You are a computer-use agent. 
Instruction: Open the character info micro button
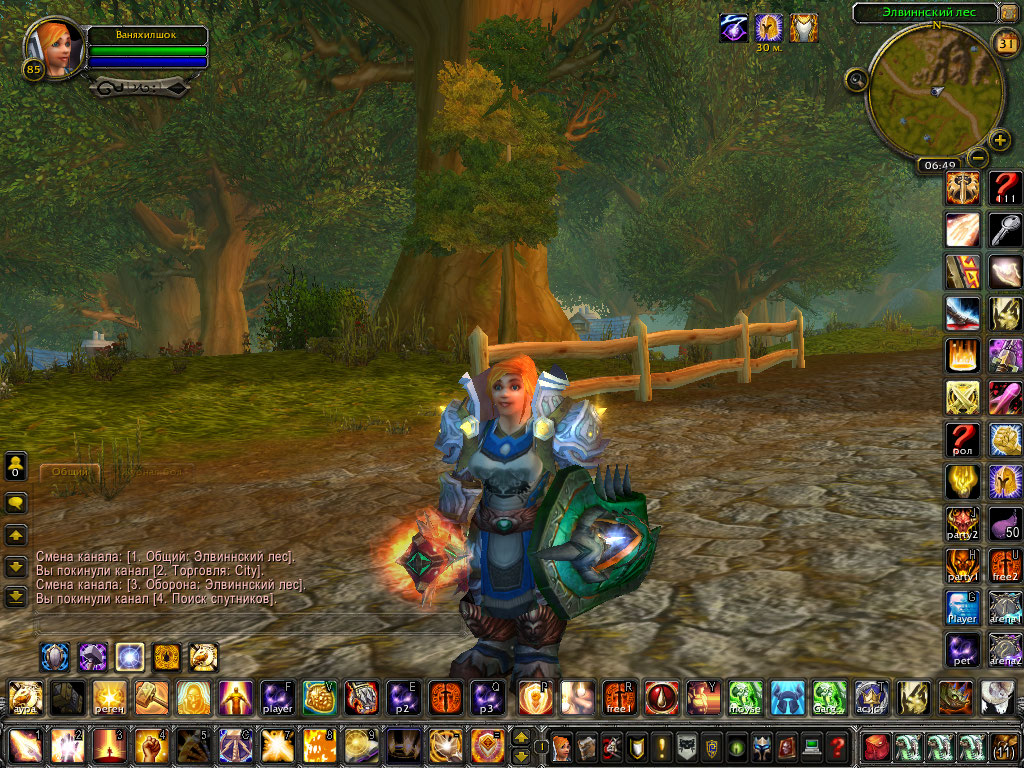click(x=562, y=746)
